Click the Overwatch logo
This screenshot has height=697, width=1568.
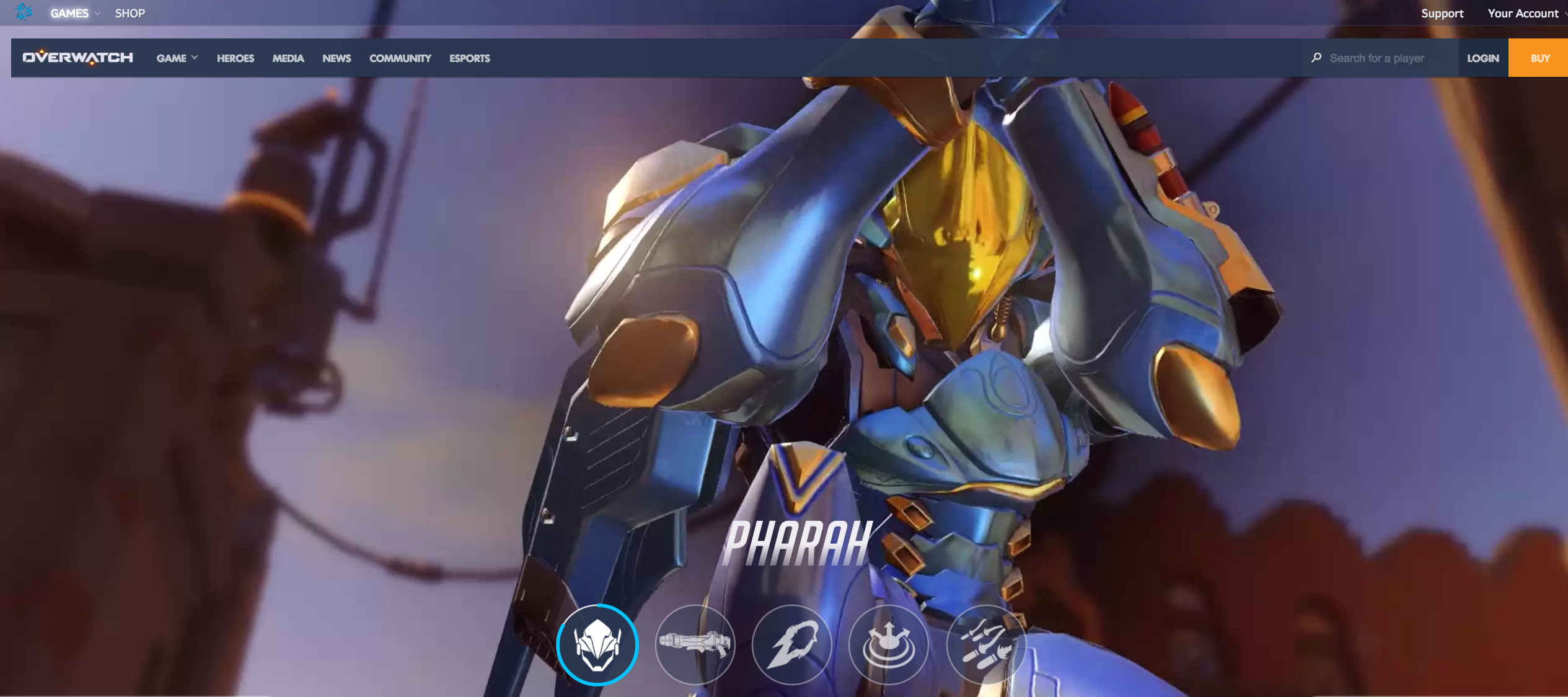point(78,58)
